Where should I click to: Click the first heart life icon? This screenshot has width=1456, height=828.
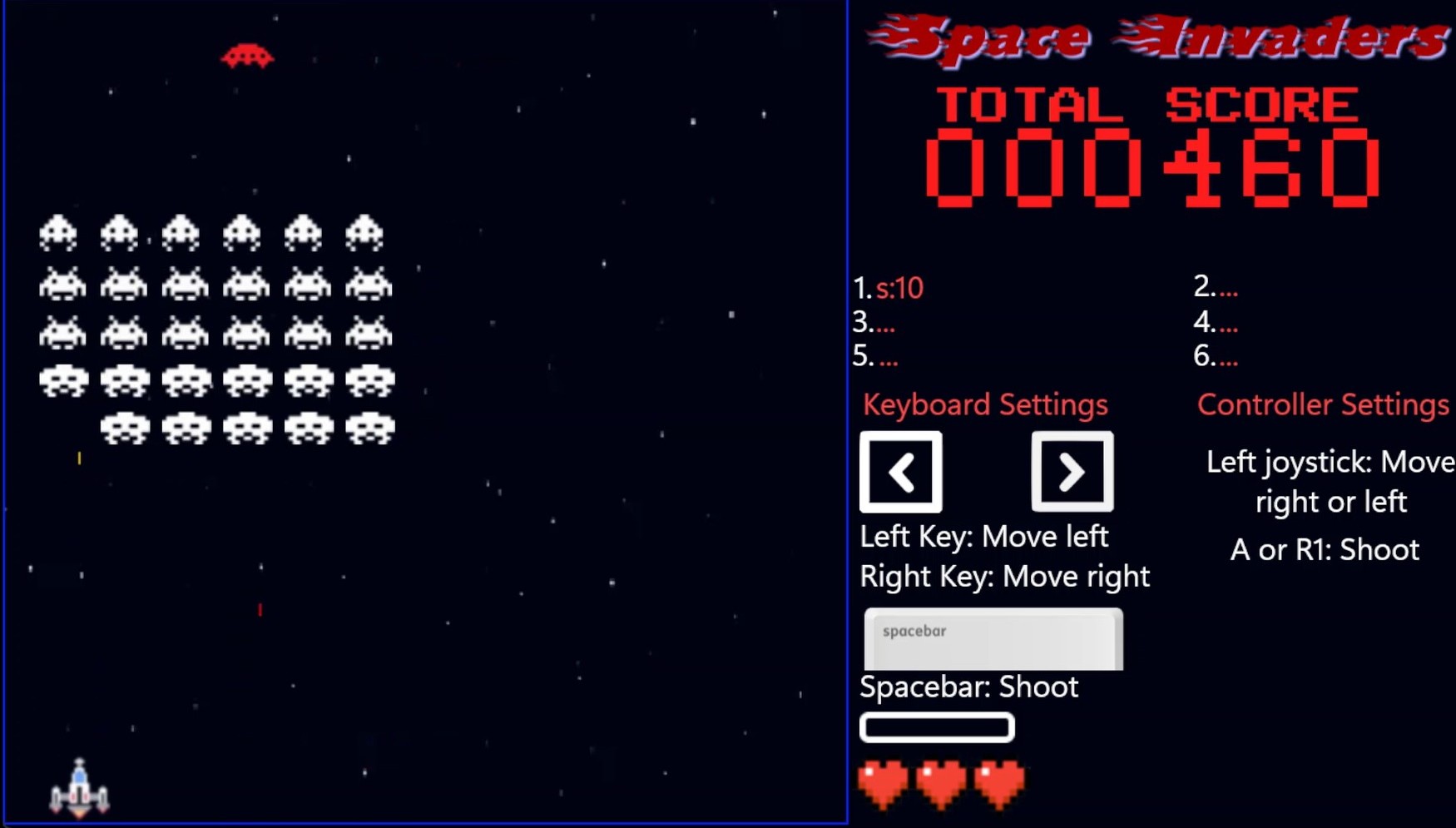[884, 781]
